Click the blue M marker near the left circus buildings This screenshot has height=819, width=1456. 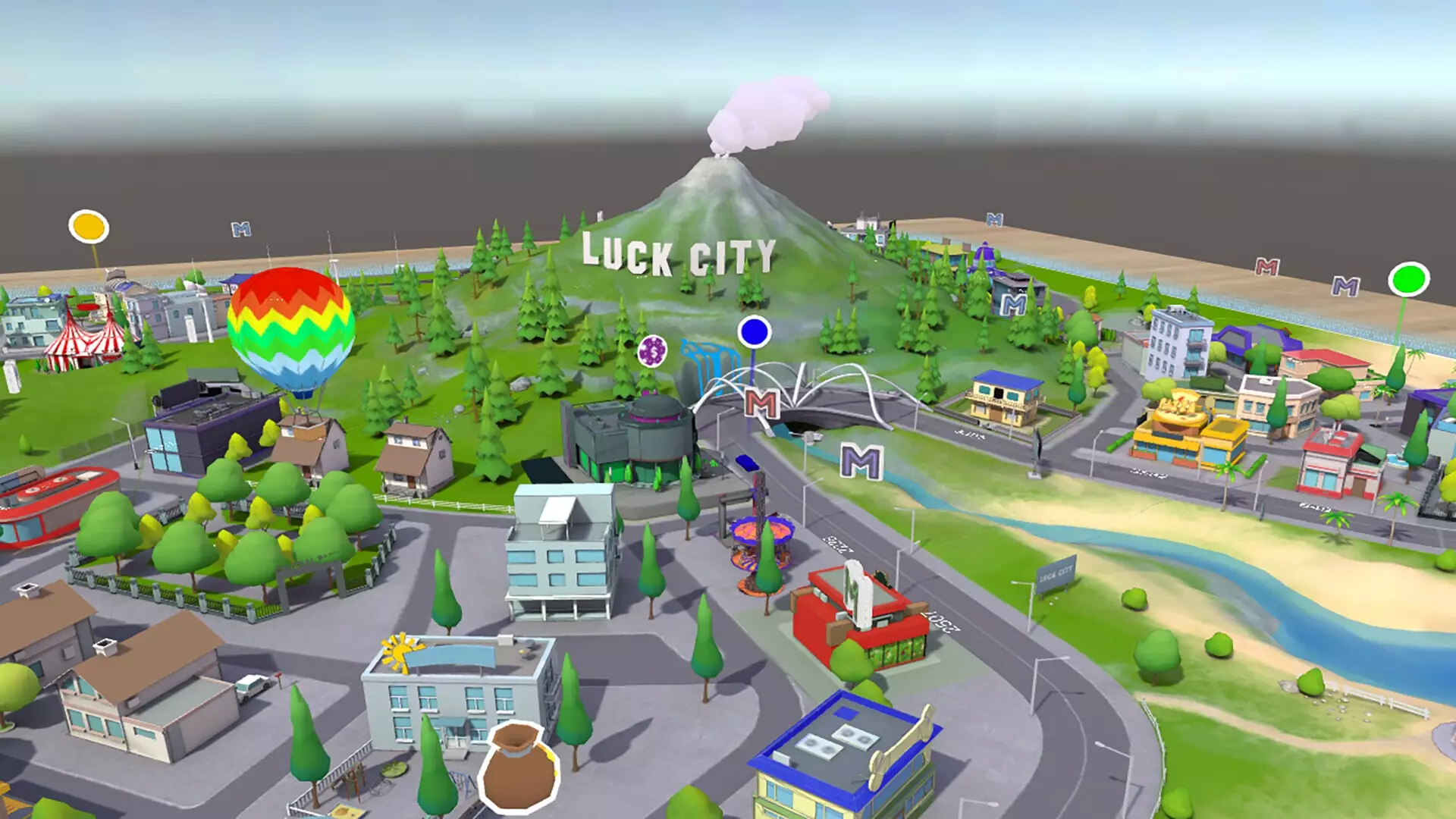[x=241, y=227]
